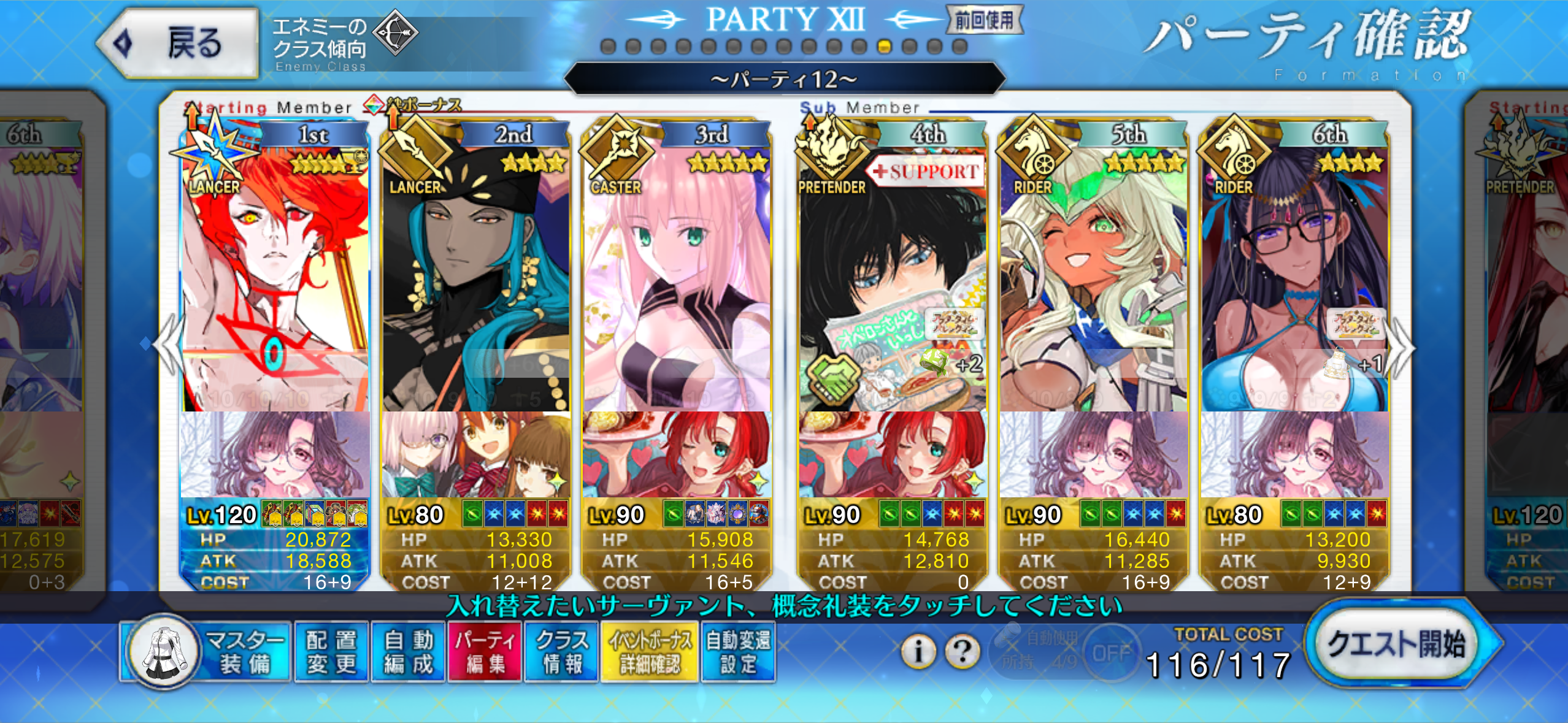Open the enemy class tendency archer icon

tap(396, 33)
